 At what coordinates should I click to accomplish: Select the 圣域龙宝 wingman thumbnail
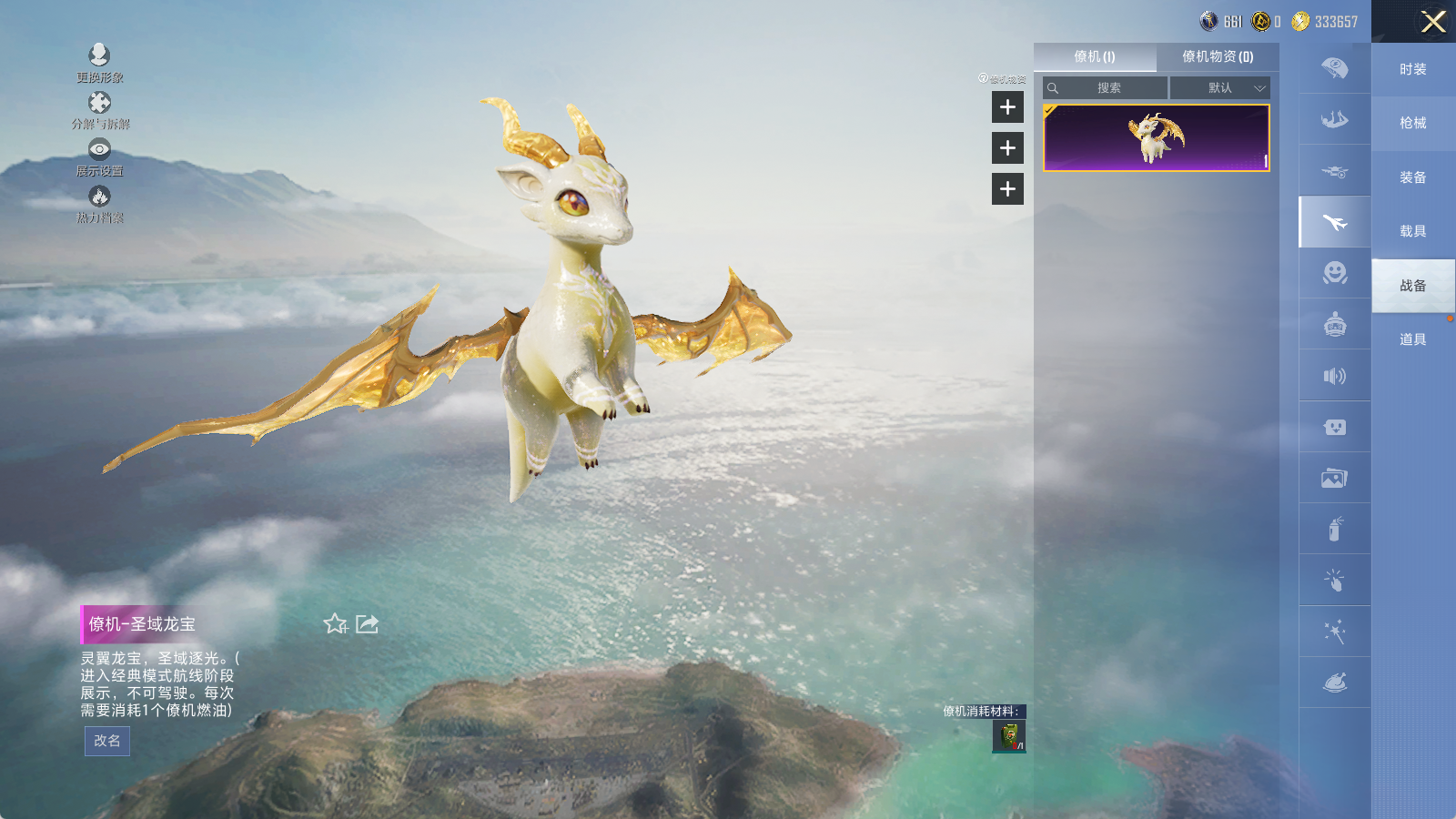click(1156, 137)
